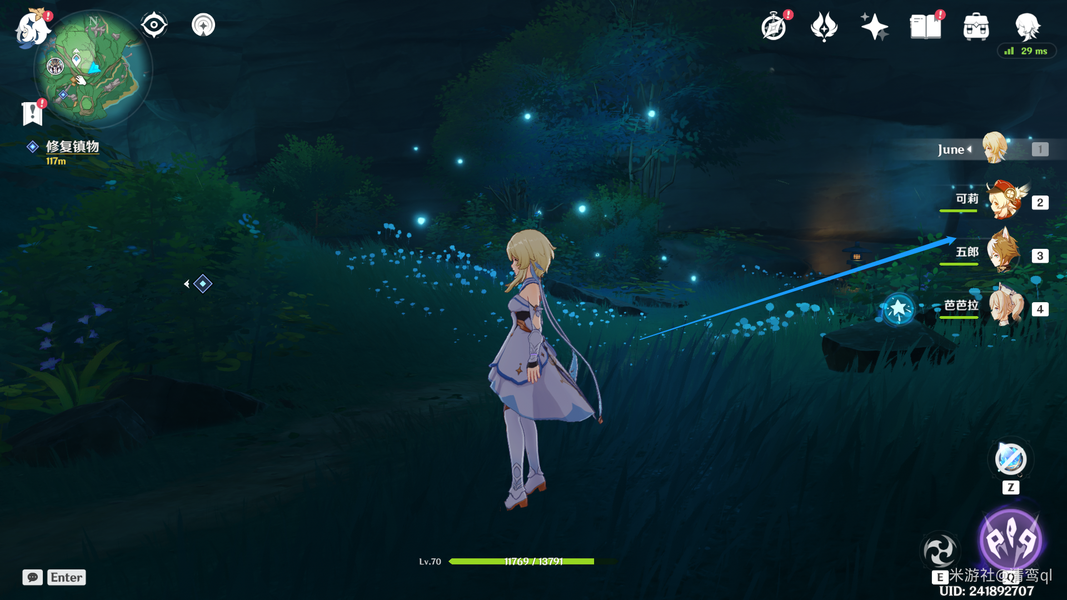The height and width of the screenshot is (600, 1067).
Task: Open the battle pass flame icon
Action: pos(824,27)
